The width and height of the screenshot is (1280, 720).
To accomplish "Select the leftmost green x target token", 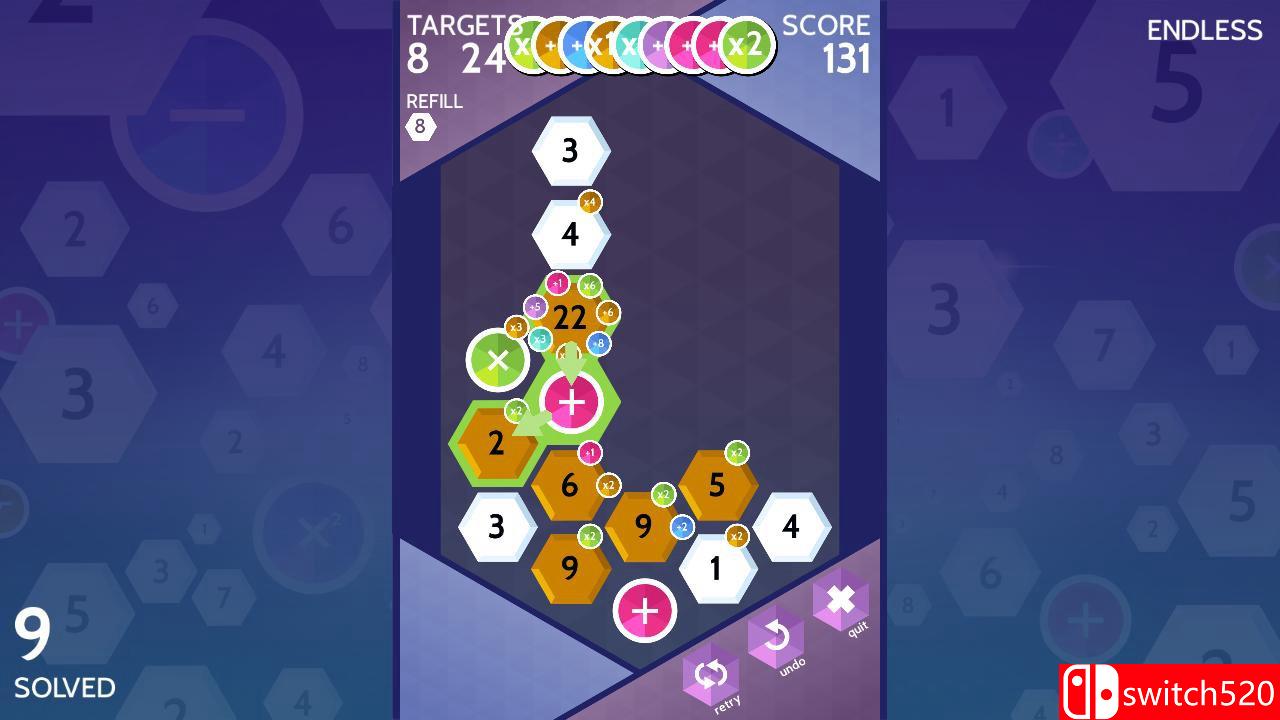I will point(522,44).
